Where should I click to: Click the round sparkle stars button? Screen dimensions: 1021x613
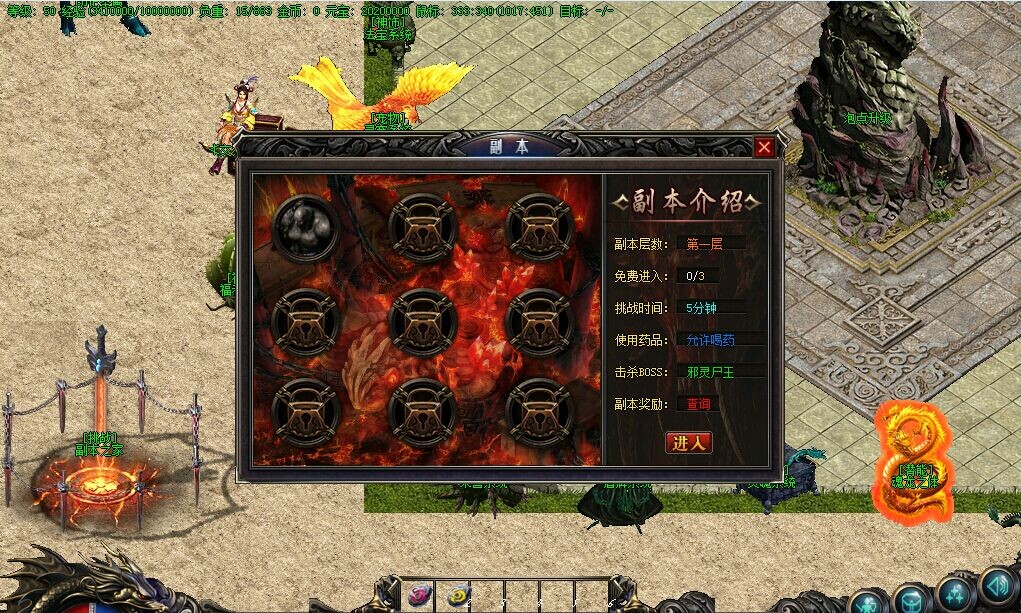tap(954, 593)
